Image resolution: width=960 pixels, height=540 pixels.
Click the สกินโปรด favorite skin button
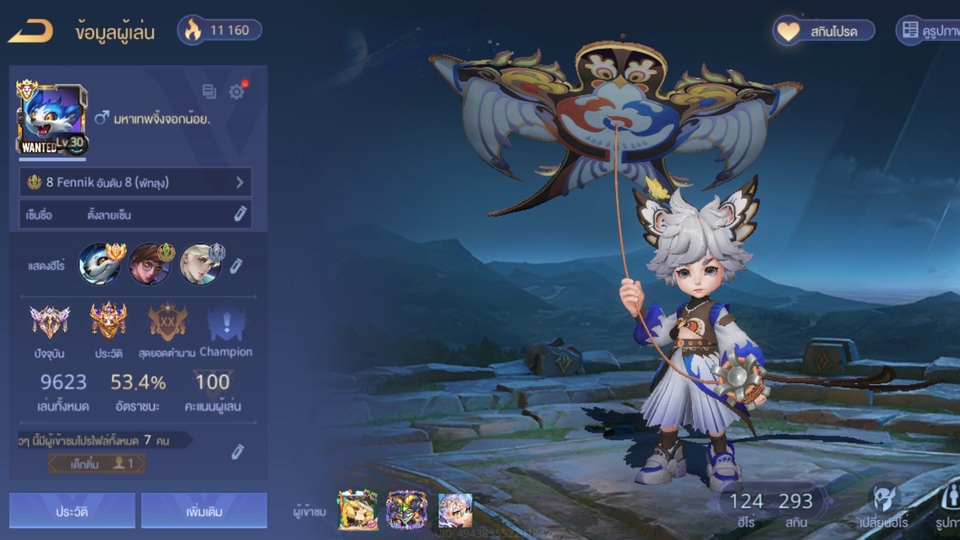[824, 31]
